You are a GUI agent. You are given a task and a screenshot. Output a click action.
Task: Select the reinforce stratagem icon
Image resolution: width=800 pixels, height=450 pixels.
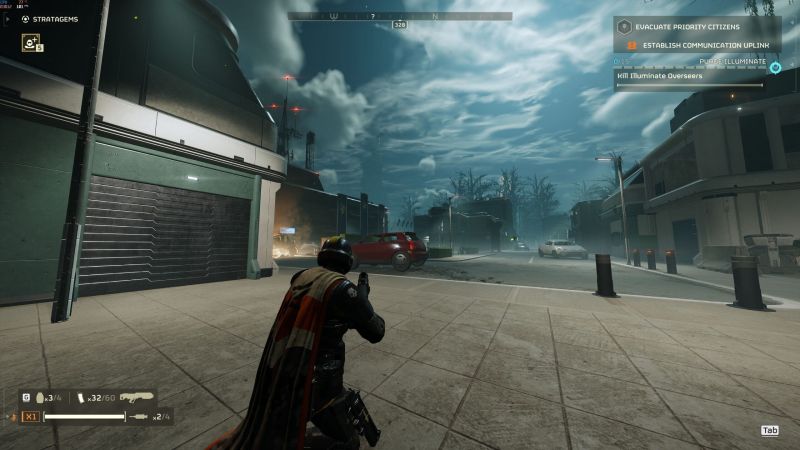31,43
